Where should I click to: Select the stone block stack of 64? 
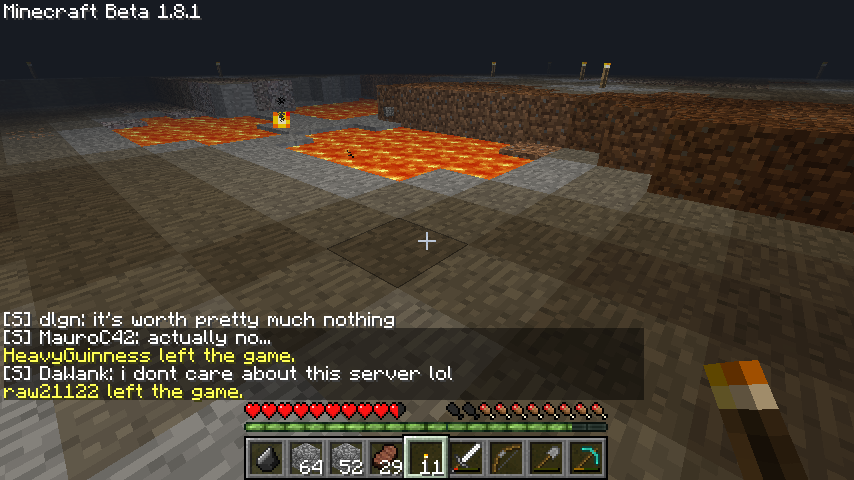[x=306, y=459]
